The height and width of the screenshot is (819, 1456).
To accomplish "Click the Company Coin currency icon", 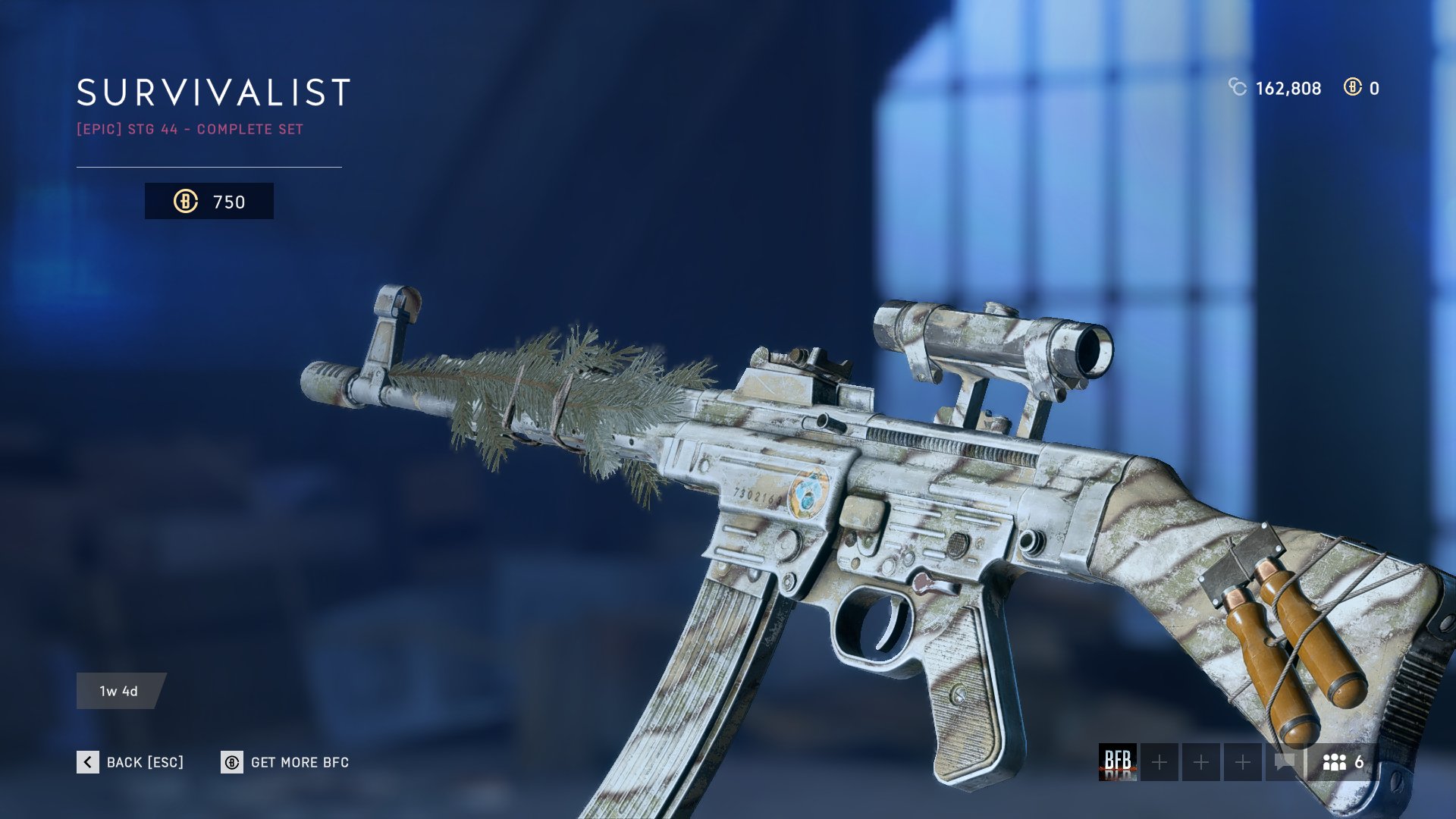I will pos(1238,89).
